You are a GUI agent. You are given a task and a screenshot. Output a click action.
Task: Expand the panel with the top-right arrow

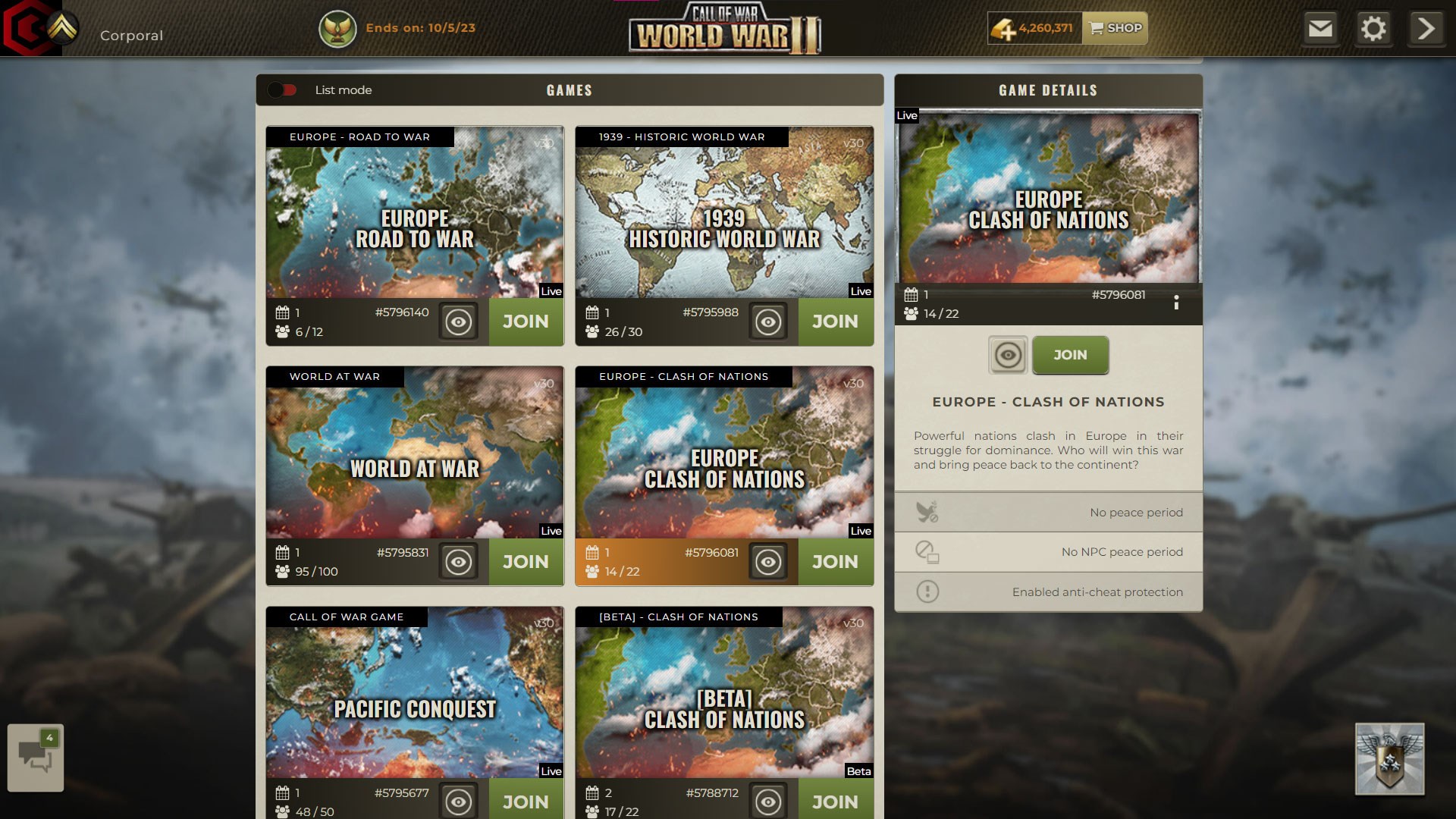[x=1426, y=28]
